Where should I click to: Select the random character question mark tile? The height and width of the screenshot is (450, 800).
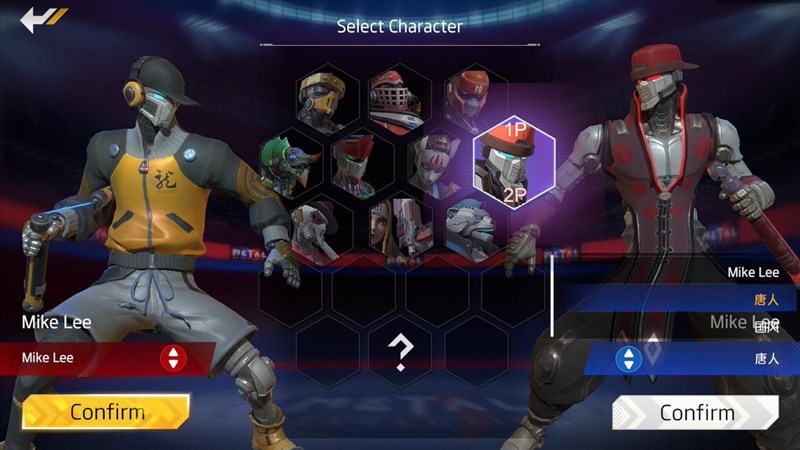401,351
